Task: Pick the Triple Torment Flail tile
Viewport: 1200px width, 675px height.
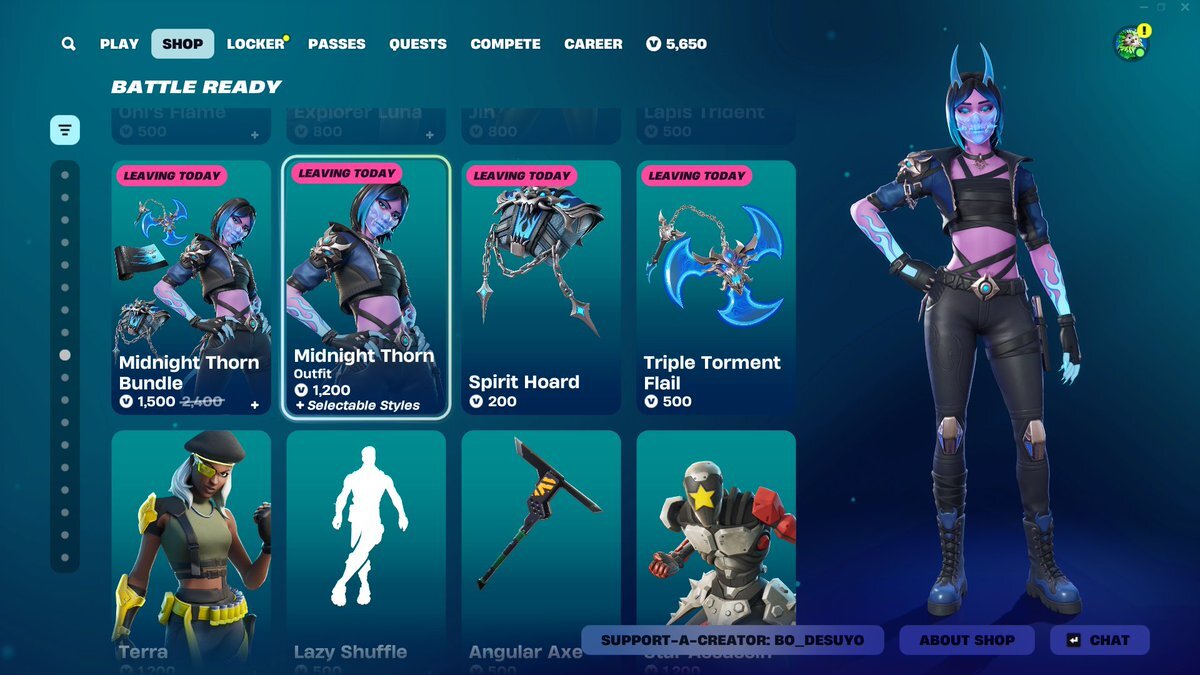Action: 716,287
